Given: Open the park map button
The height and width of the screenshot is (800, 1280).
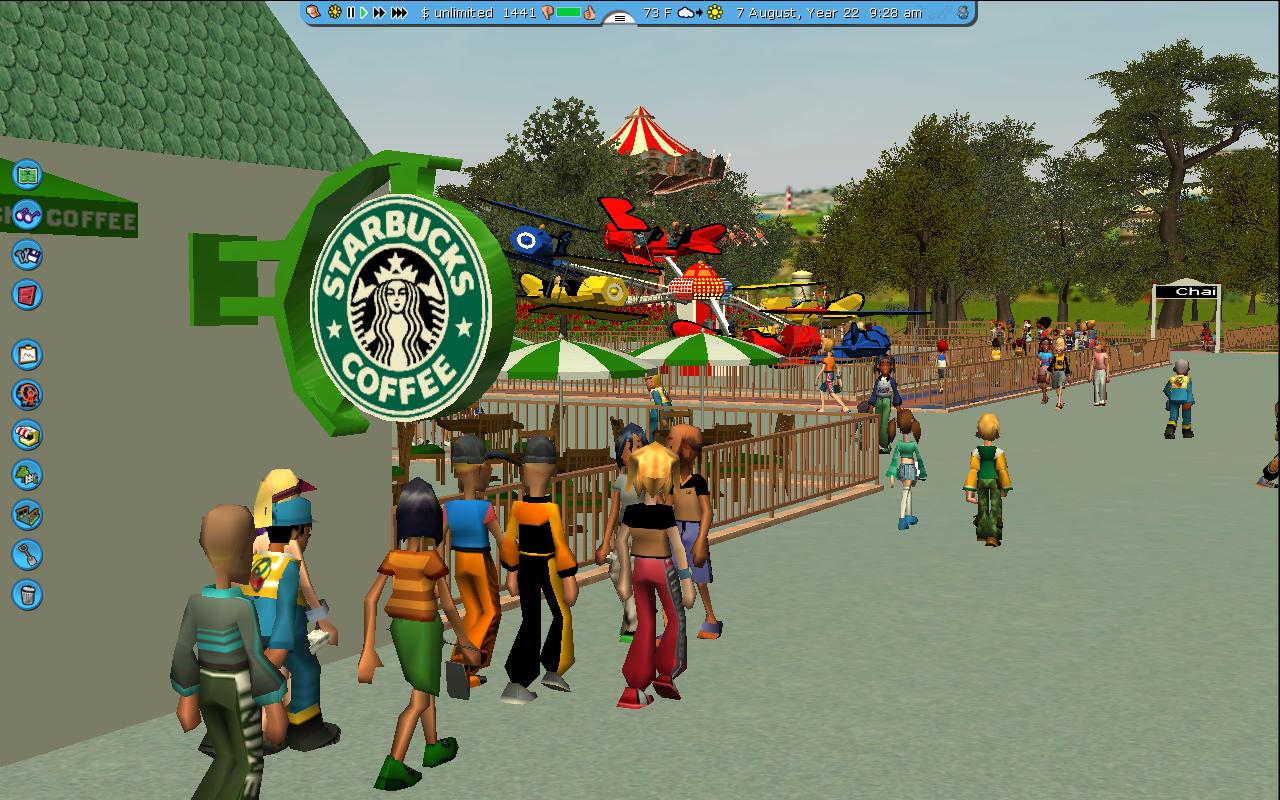Looking at the screenshot, I should coord(27,174).
